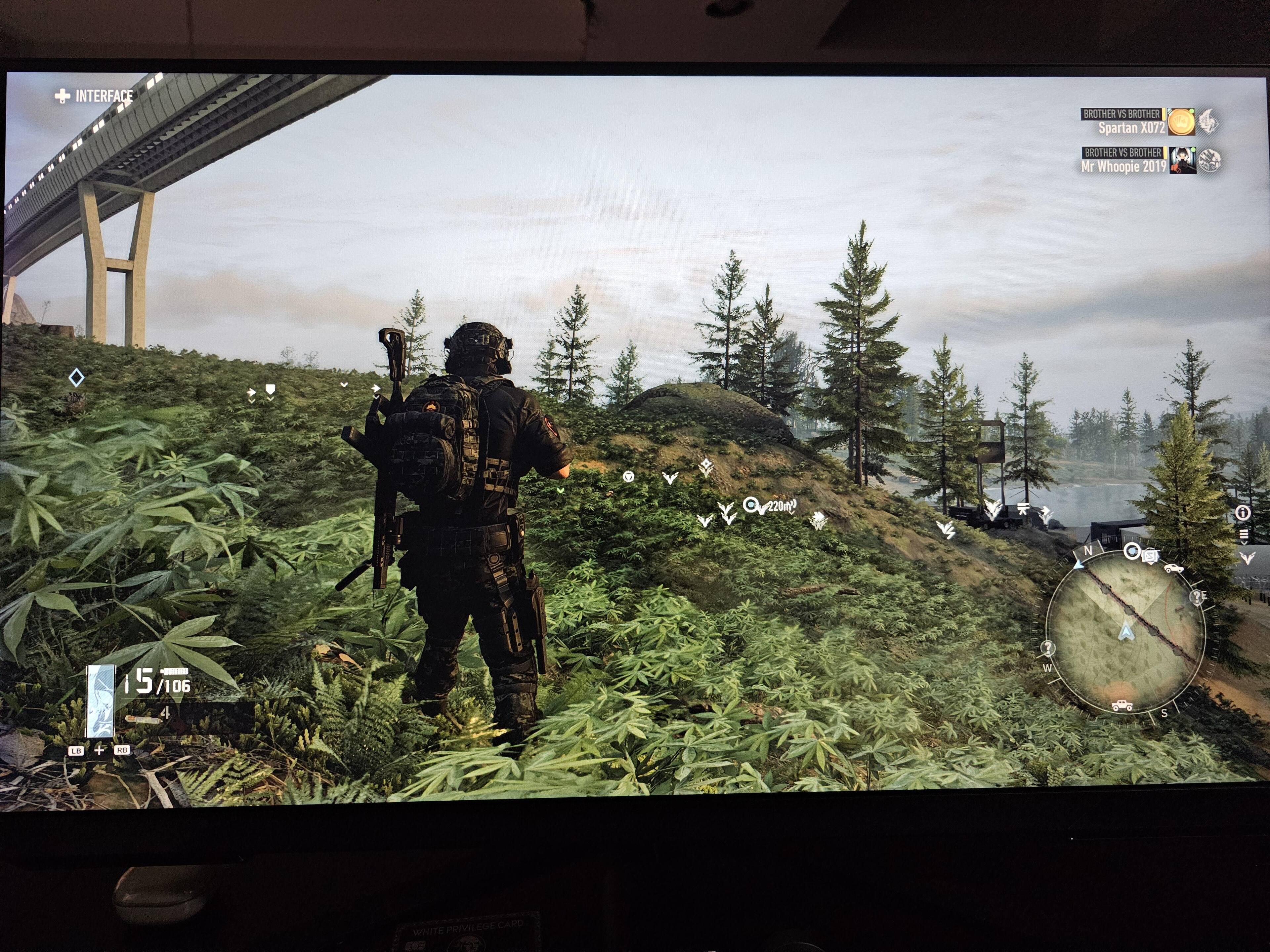Select the question mark marker near East
Screen dimensions: 1270x952
(1197, 597)
